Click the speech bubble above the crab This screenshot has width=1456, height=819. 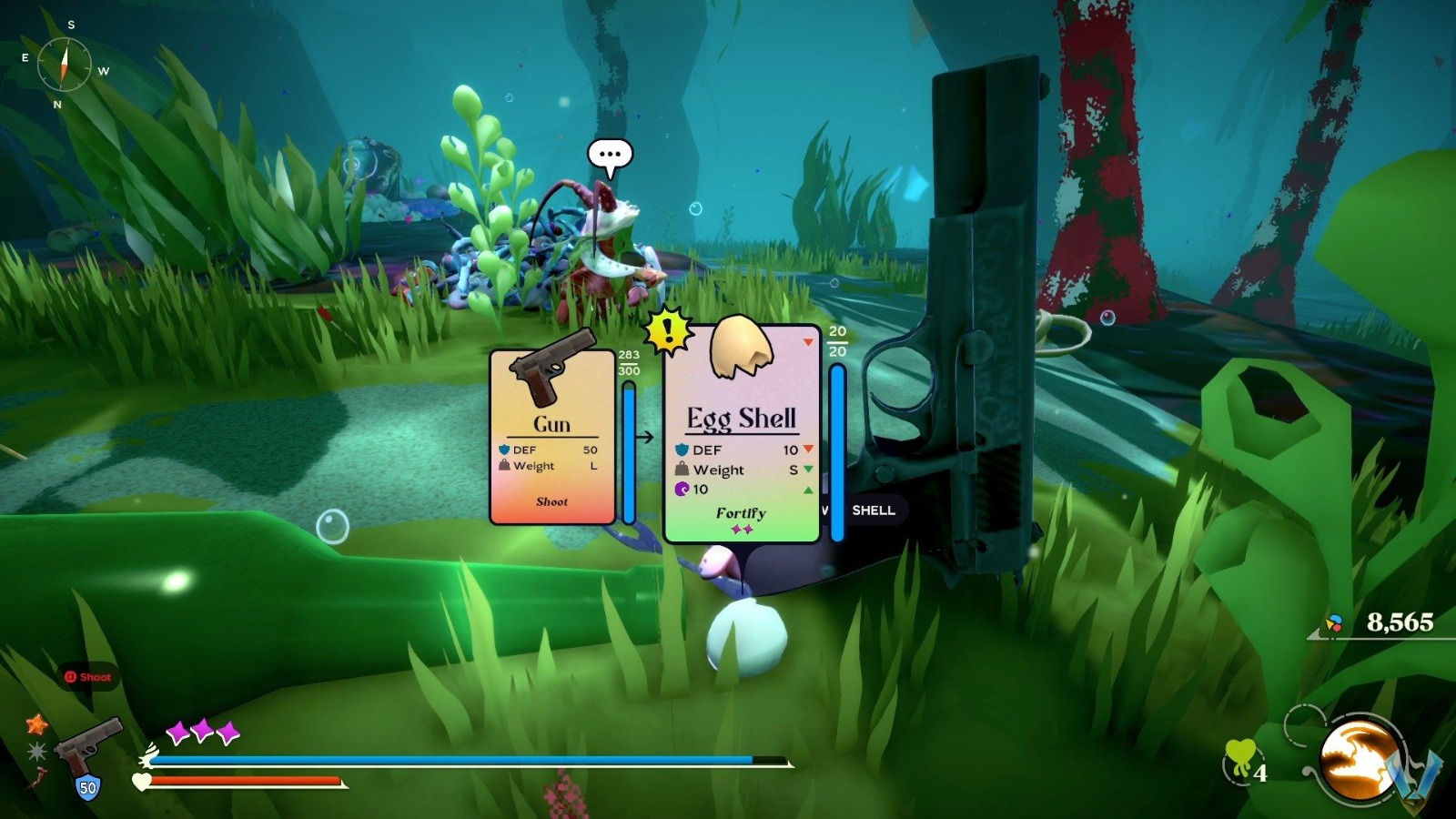click(612, 154)
